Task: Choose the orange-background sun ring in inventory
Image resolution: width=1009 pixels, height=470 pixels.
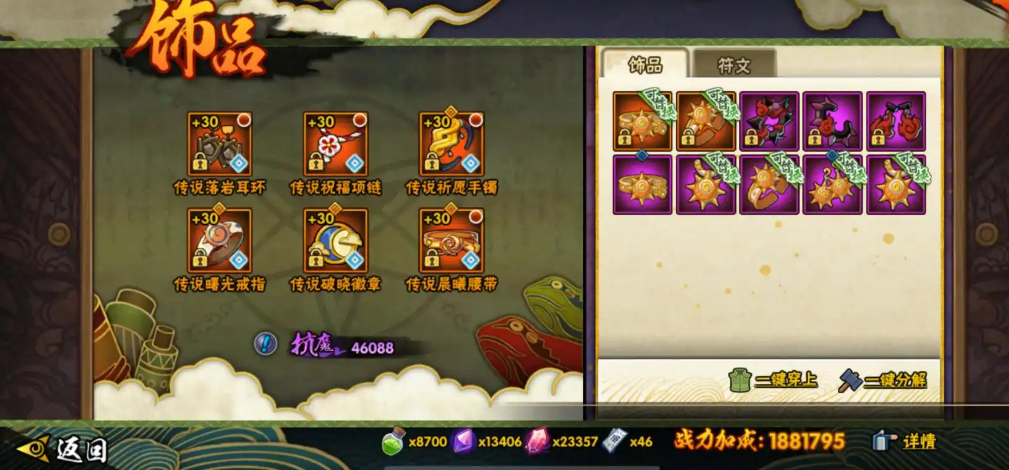Action: (643, 121)
